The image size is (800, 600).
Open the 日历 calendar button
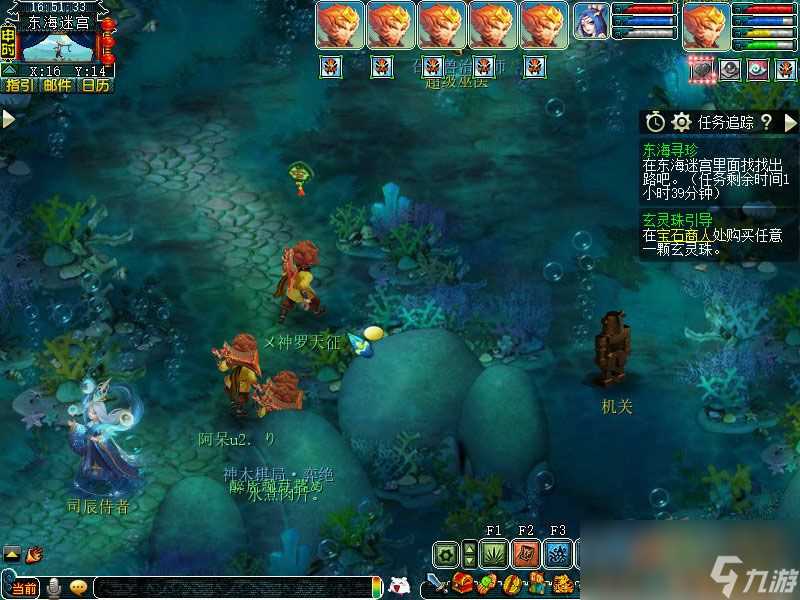point(96,86)
